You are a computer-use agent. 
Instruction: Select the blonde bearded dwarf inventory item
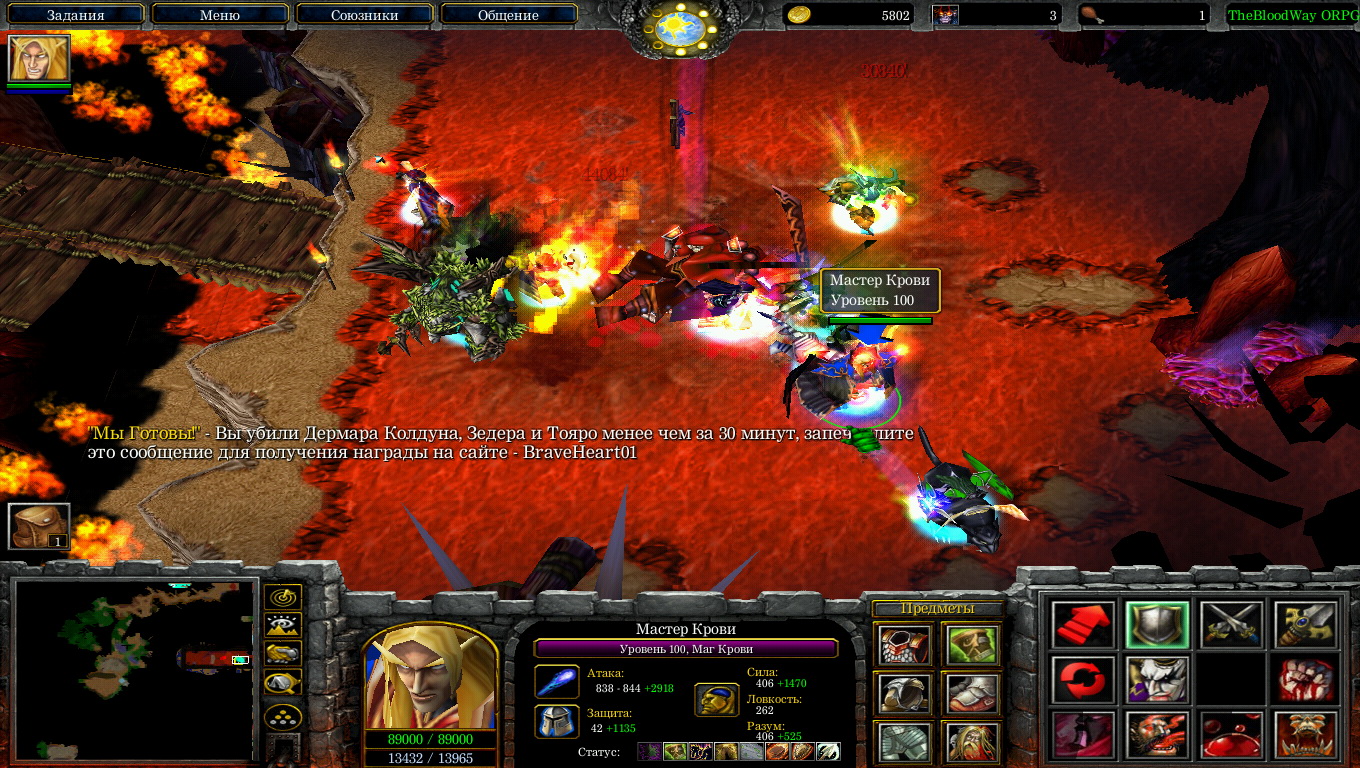point(971,741)
